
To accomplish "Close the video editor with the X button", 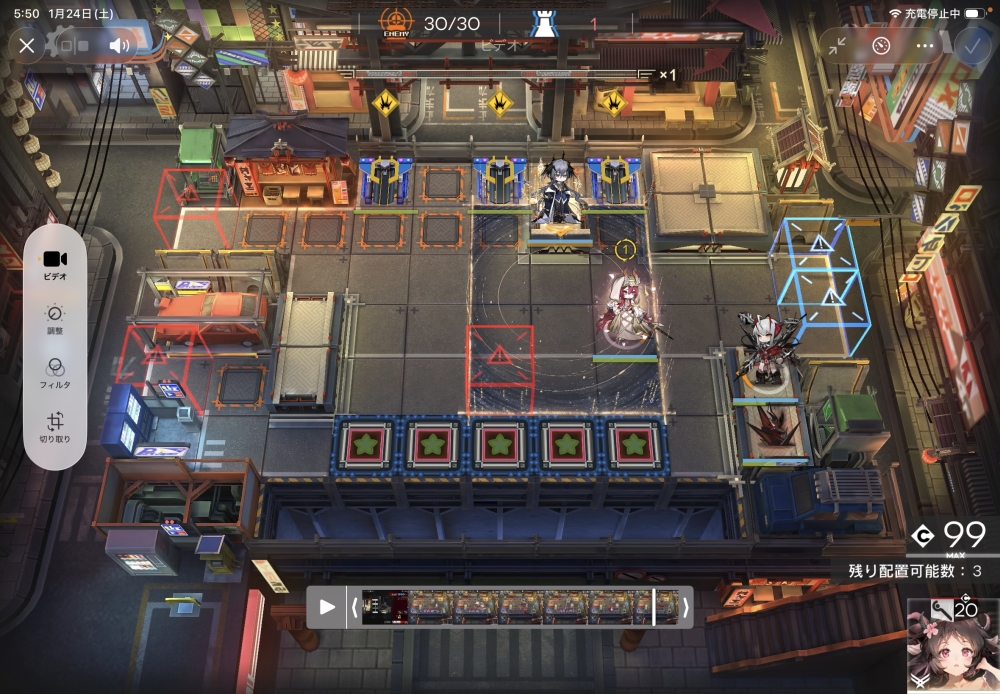I will pyautogui.click(x=27, y=45).
